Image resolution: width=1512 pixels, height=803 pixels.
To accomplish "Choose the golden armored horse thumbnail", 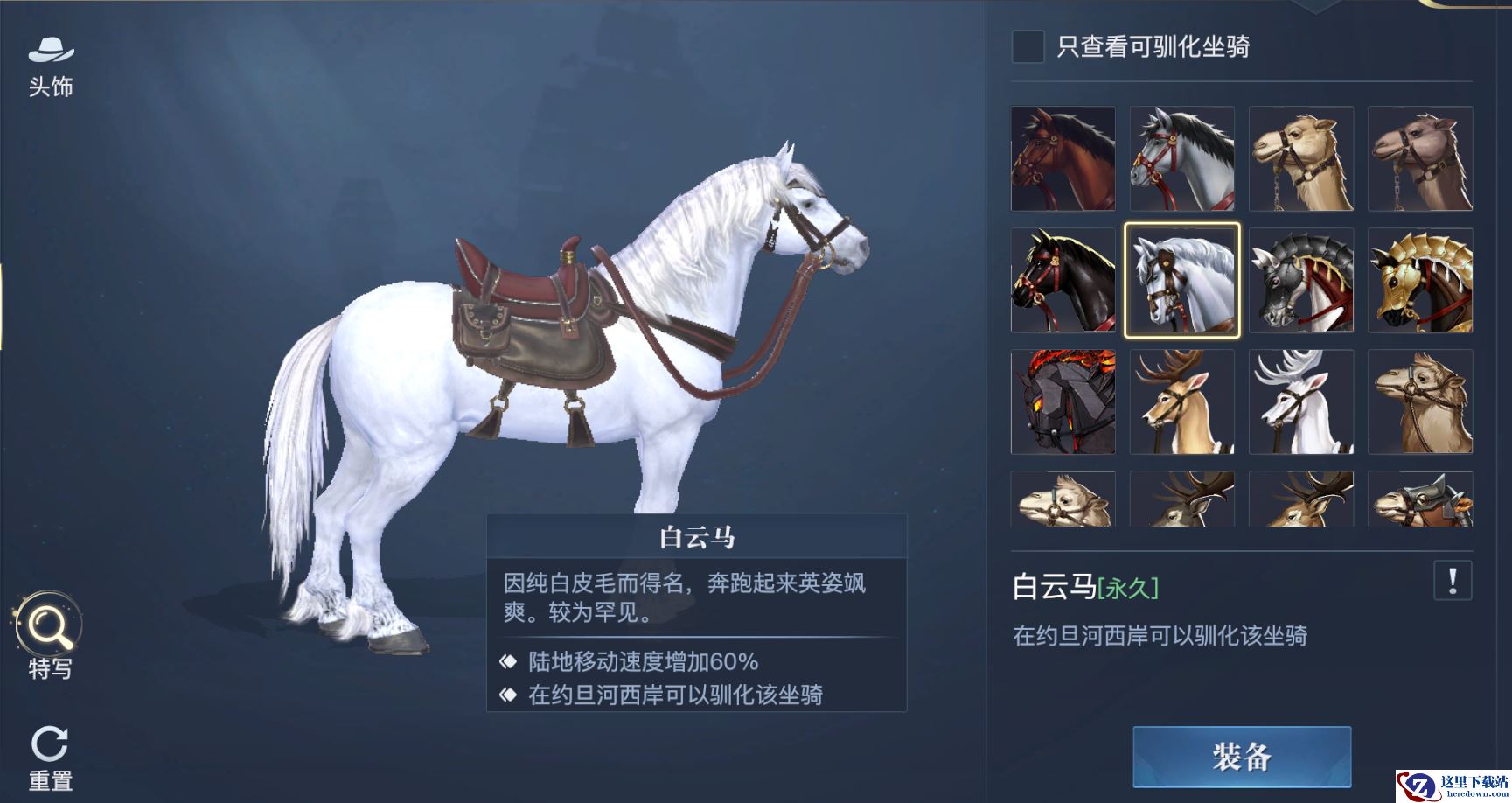I will [1420, 280].
